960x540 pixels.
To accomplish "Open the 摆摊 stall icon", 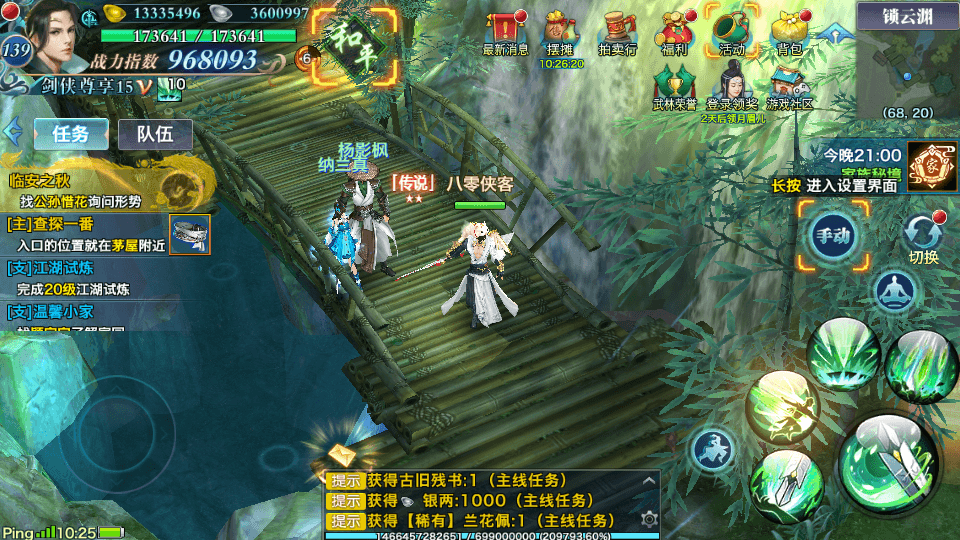I will point(561,32).
